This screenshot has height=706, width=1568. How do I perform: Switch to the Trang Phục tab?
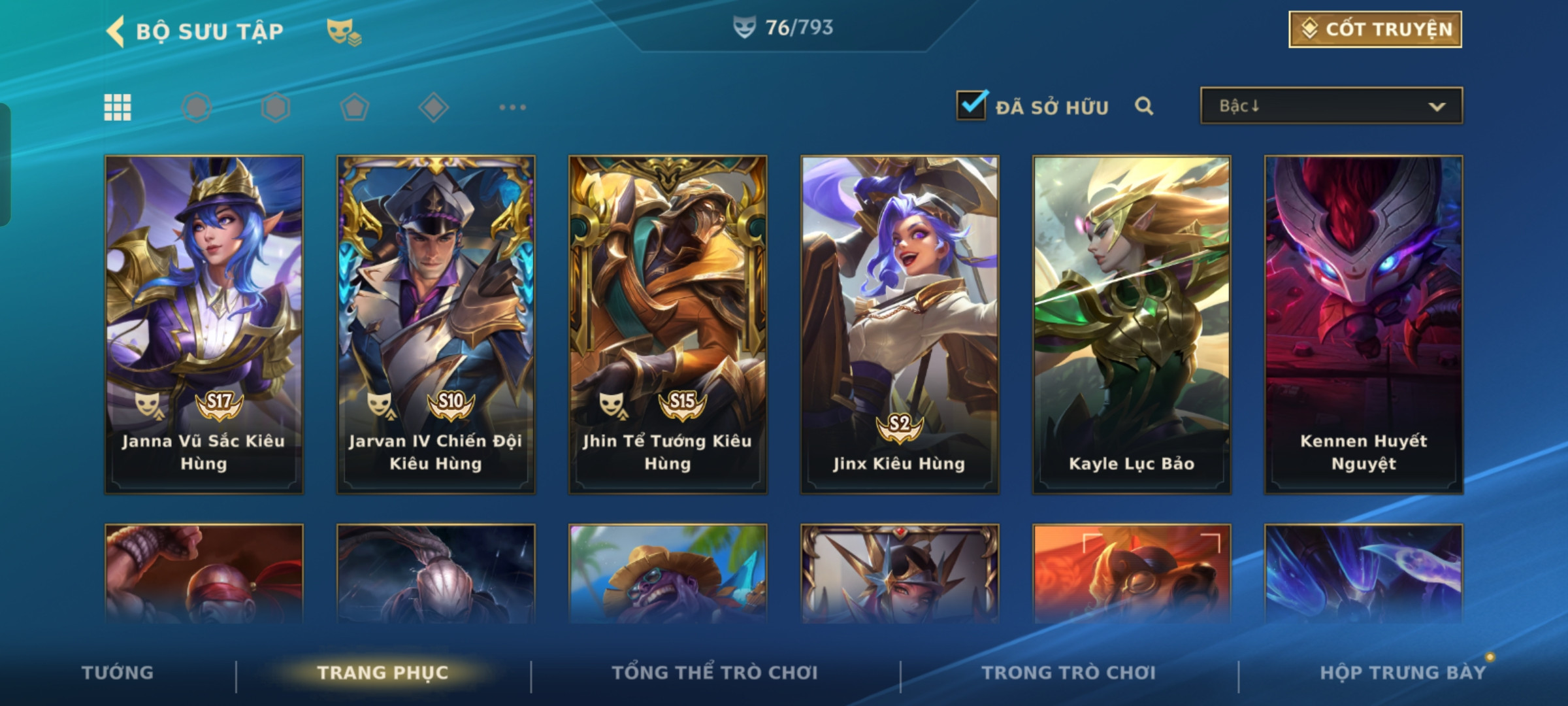click(383, 673)
